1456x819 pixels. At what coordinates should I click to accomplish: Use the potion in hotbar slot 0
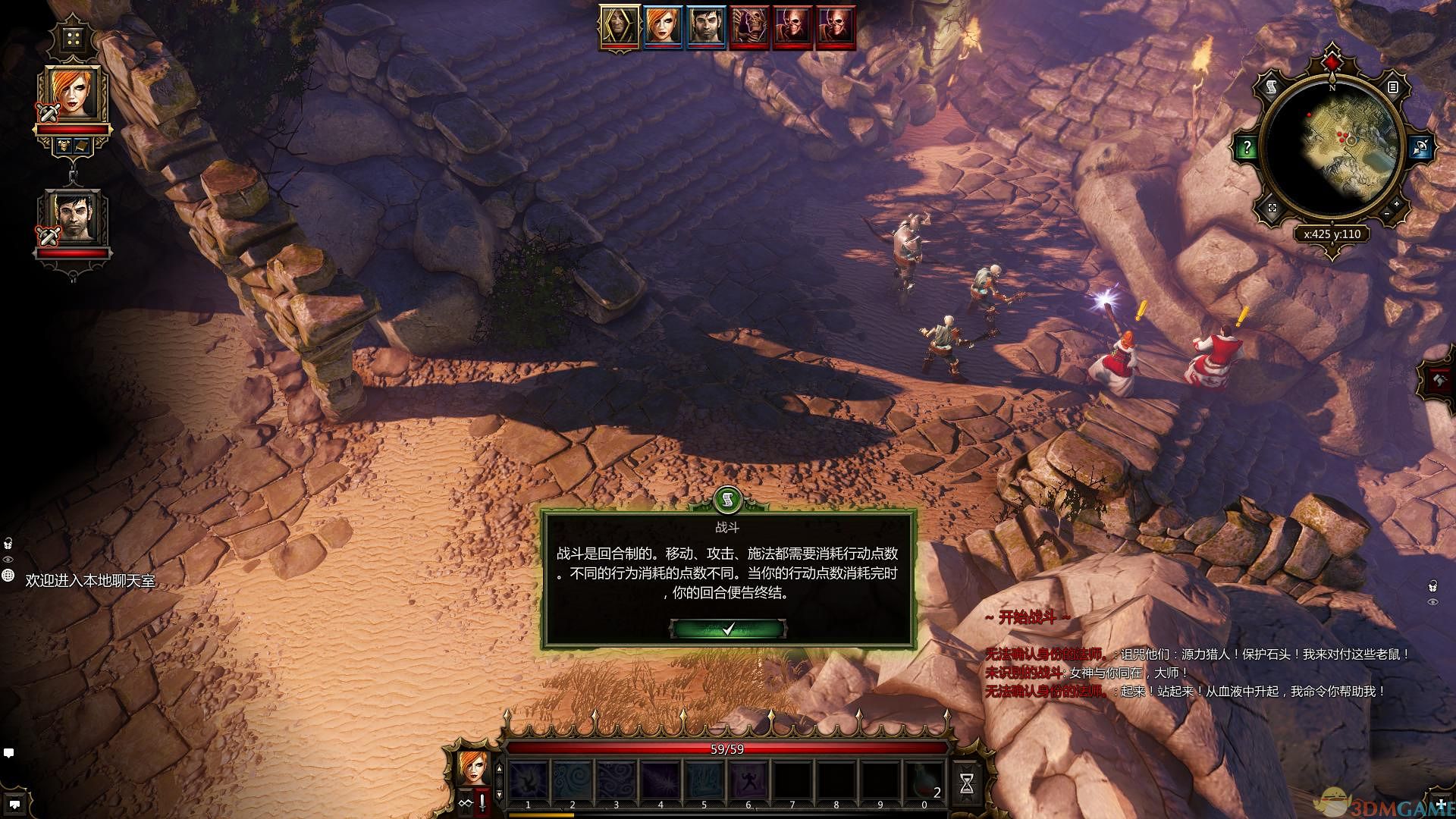click(x=924, y=781)
